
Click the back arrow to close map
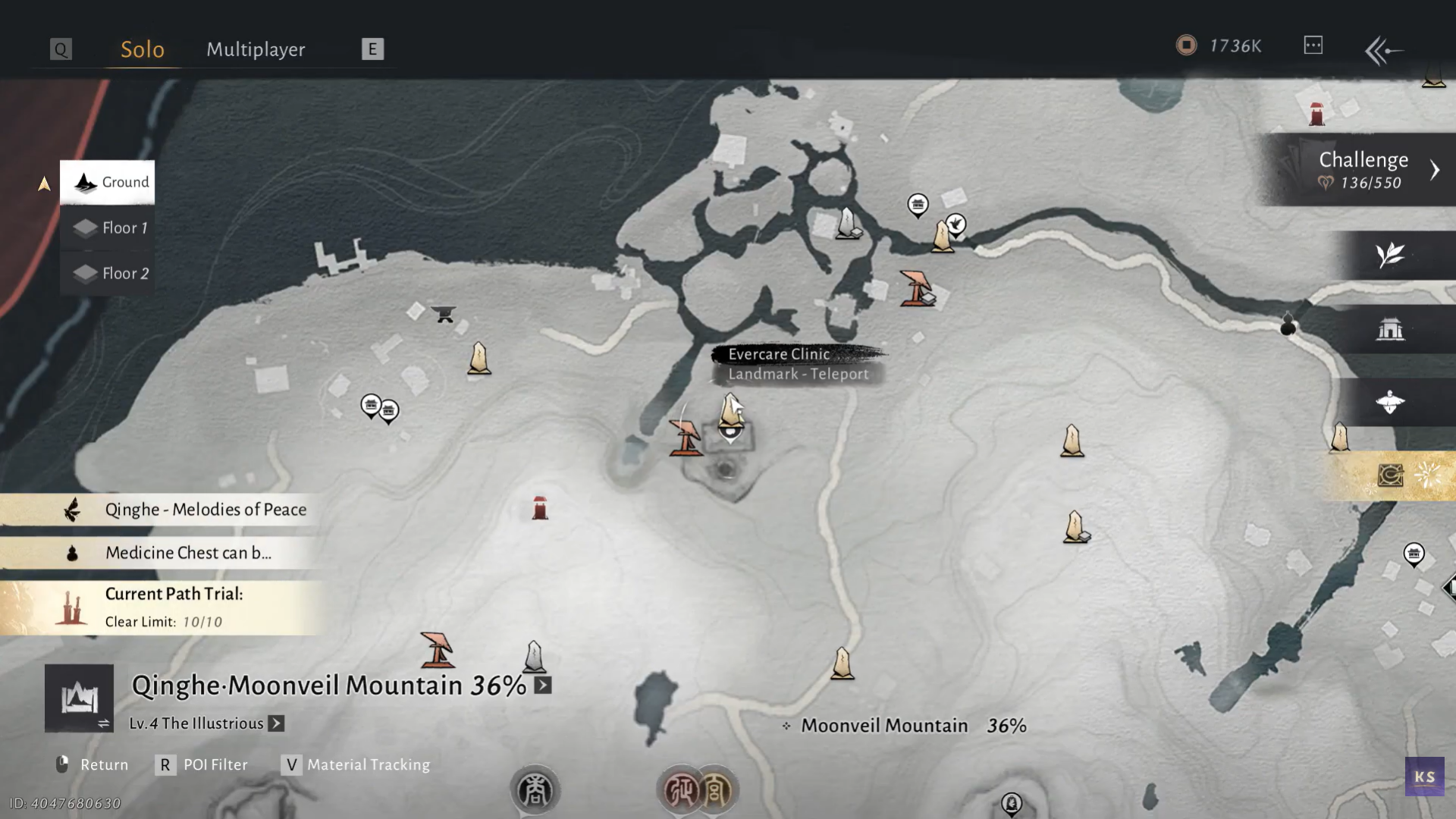[1383, 50]
